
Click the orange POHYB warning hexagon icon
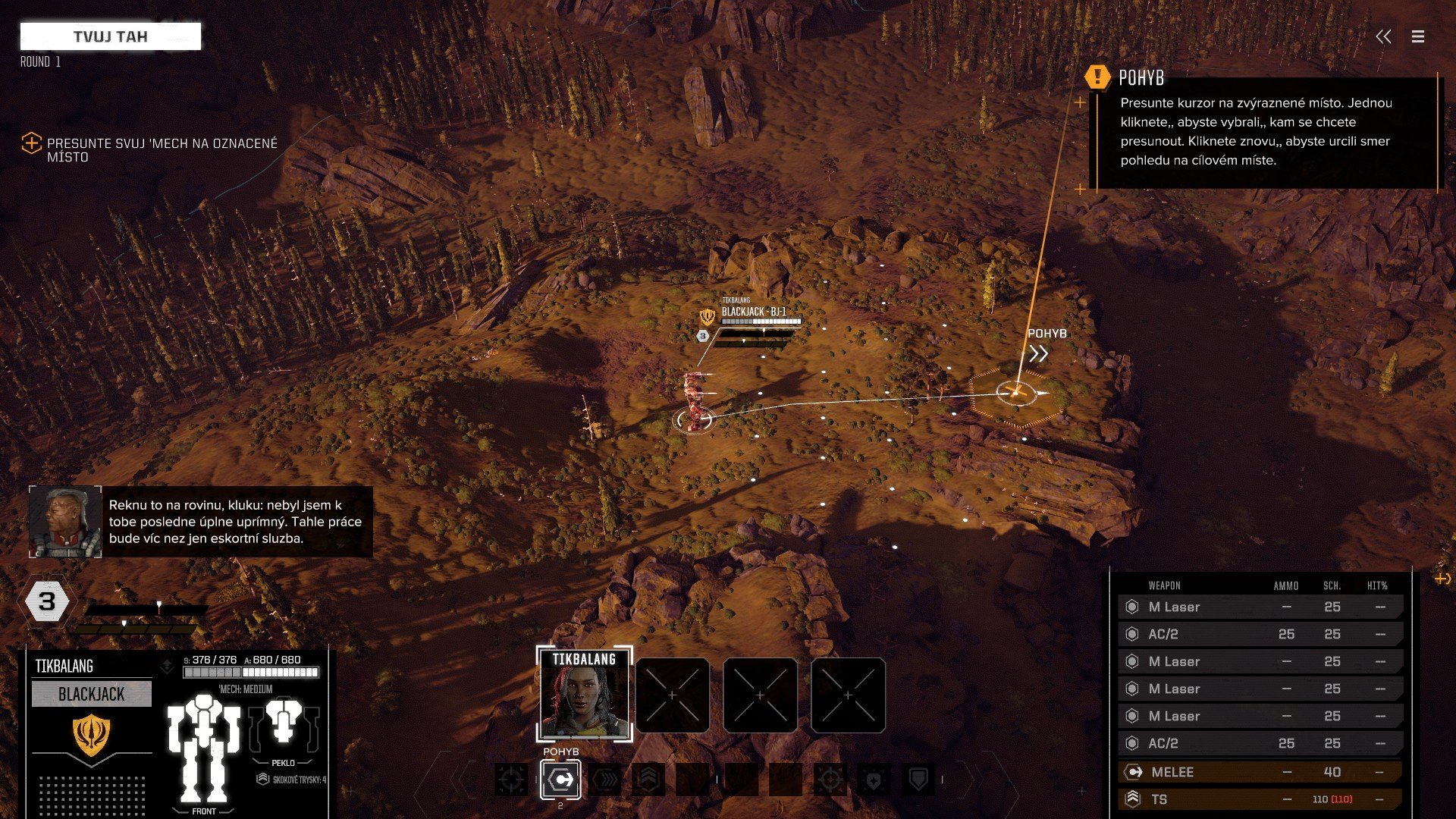pyautogui.click(x=1097, y=77)
